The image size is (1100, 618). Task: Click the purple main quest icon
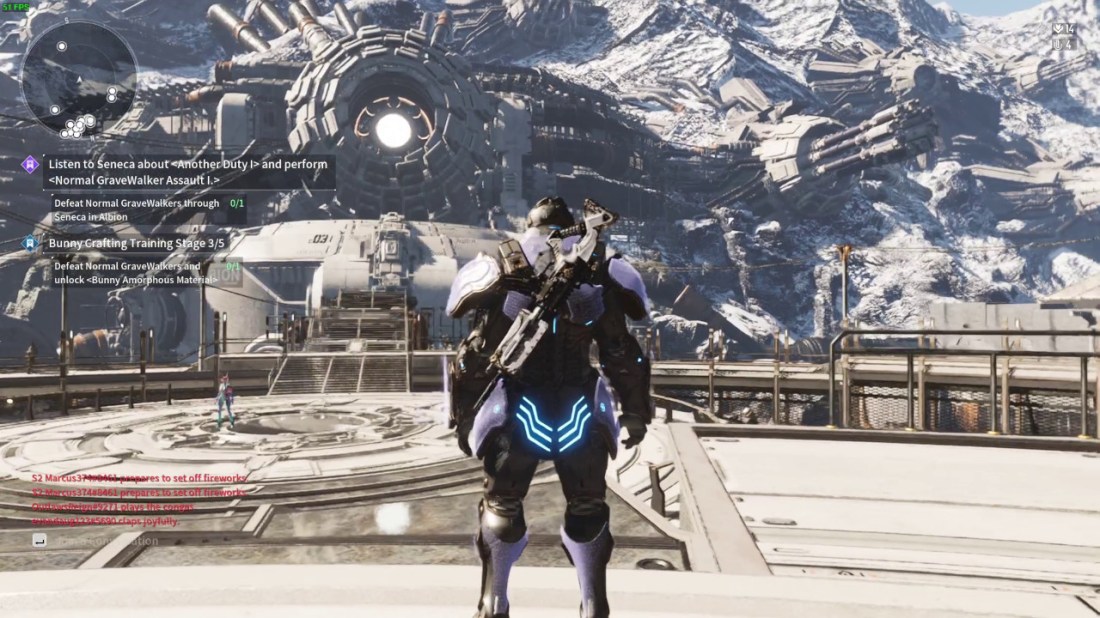pos(30,163)
